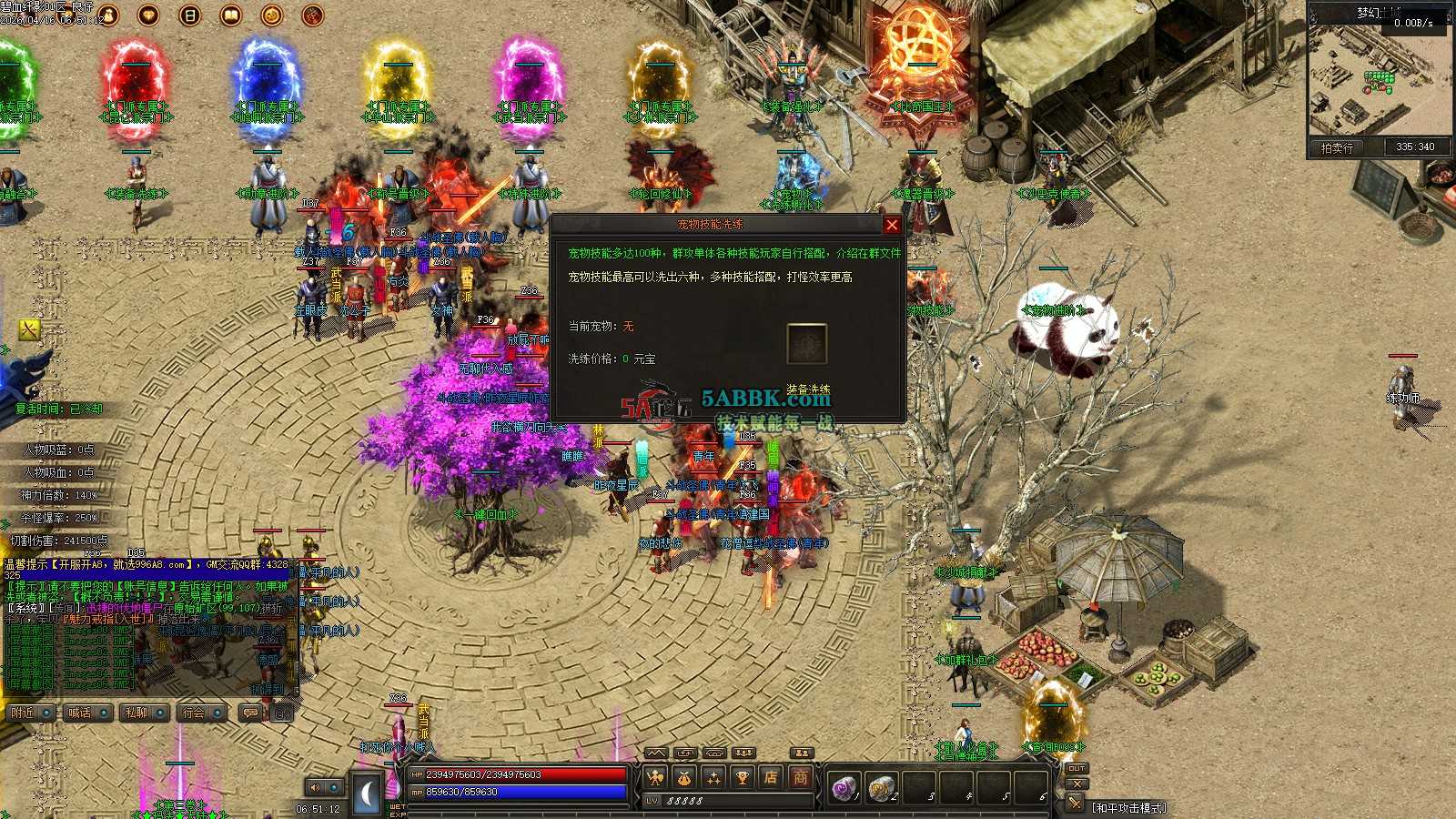Click the 拍卖行 auction house button
Image resolution: width=1456 pixels, height=819 pixels.
point(1336,147)
